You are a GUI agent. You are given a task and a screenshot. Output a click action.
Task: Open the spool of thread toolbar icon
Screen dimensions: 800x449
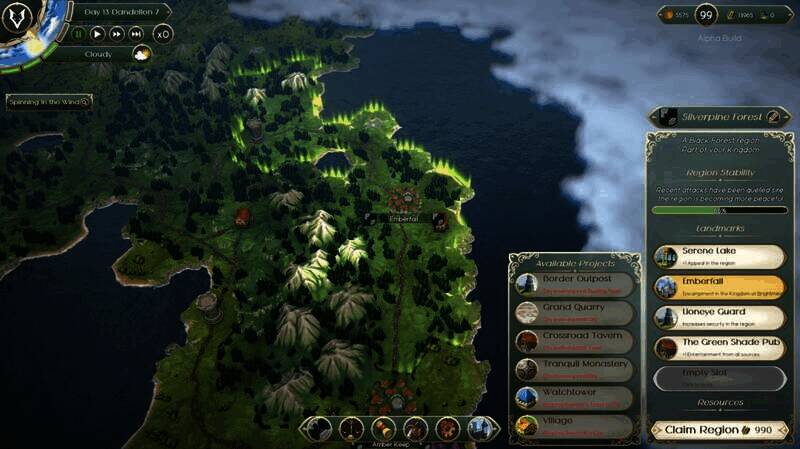(x=382, y=428)
